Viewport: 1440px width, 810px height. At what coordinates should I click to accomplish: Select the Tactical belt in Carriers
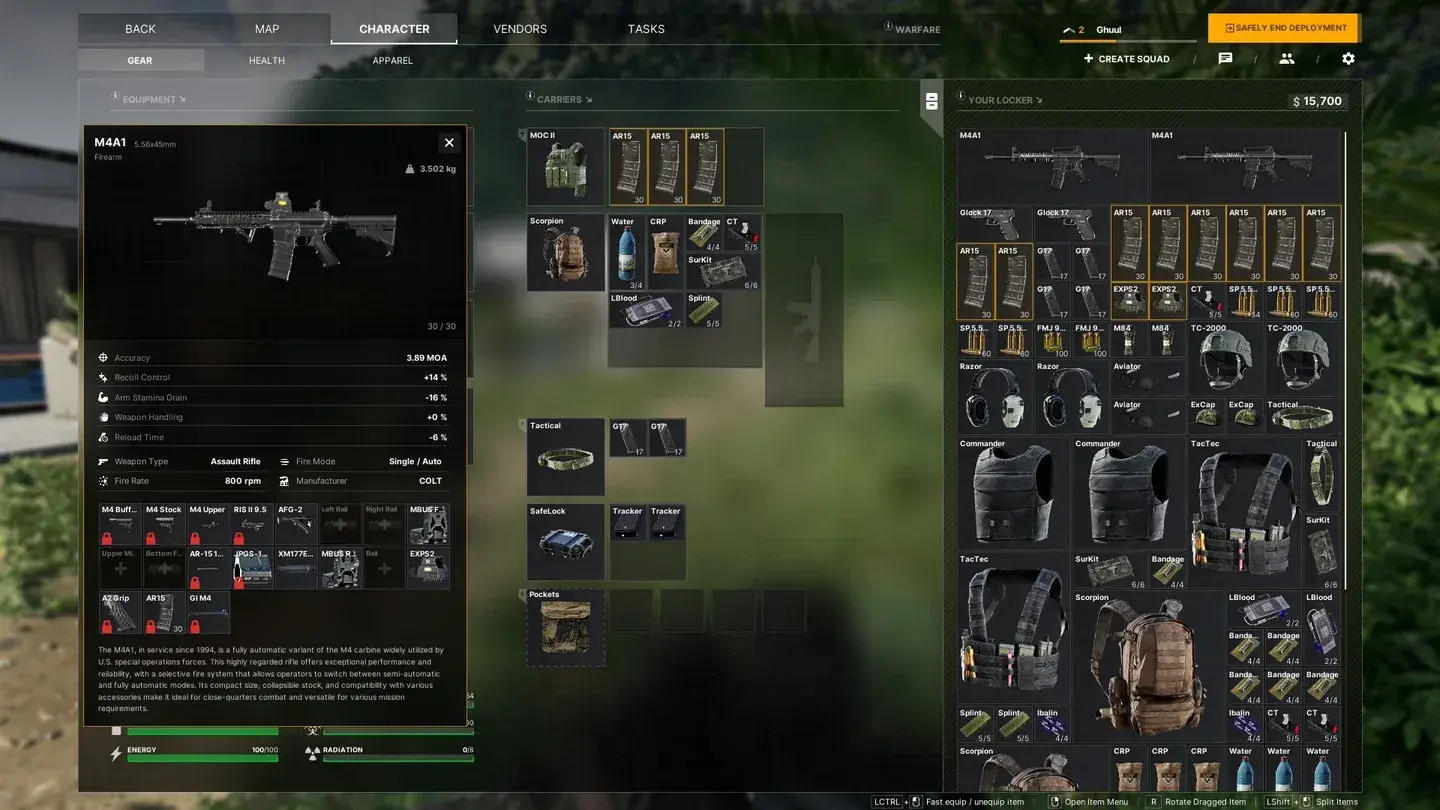[565, 458]
